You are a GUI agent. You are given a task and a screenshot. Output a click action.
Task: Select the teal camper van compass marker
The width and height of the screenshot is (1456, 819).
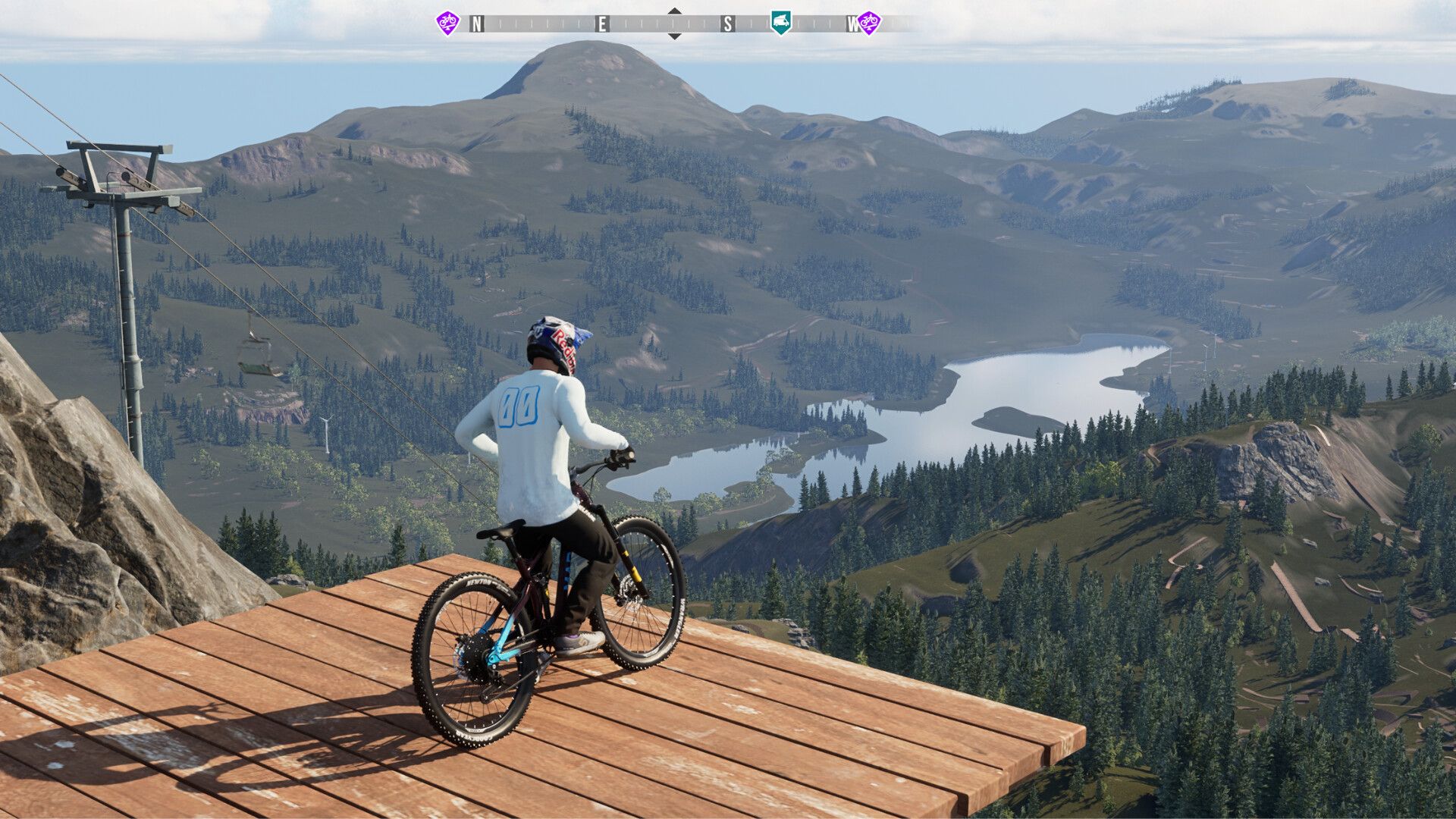tap(780, 22)
